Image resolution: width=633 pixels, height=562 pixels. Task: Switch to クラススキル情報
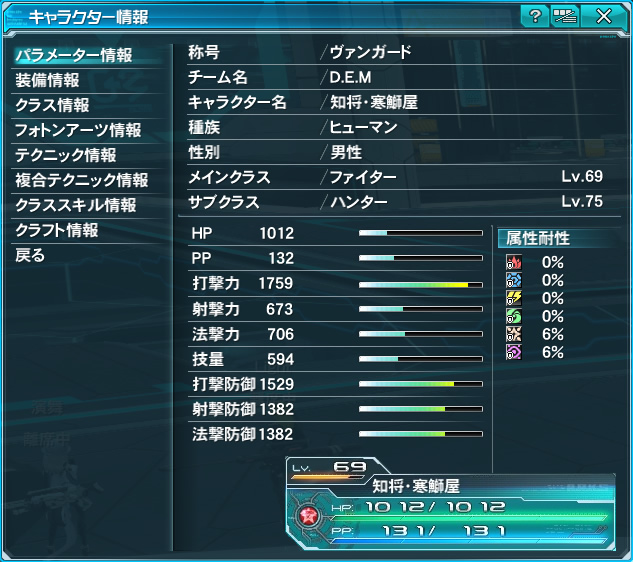75,205
